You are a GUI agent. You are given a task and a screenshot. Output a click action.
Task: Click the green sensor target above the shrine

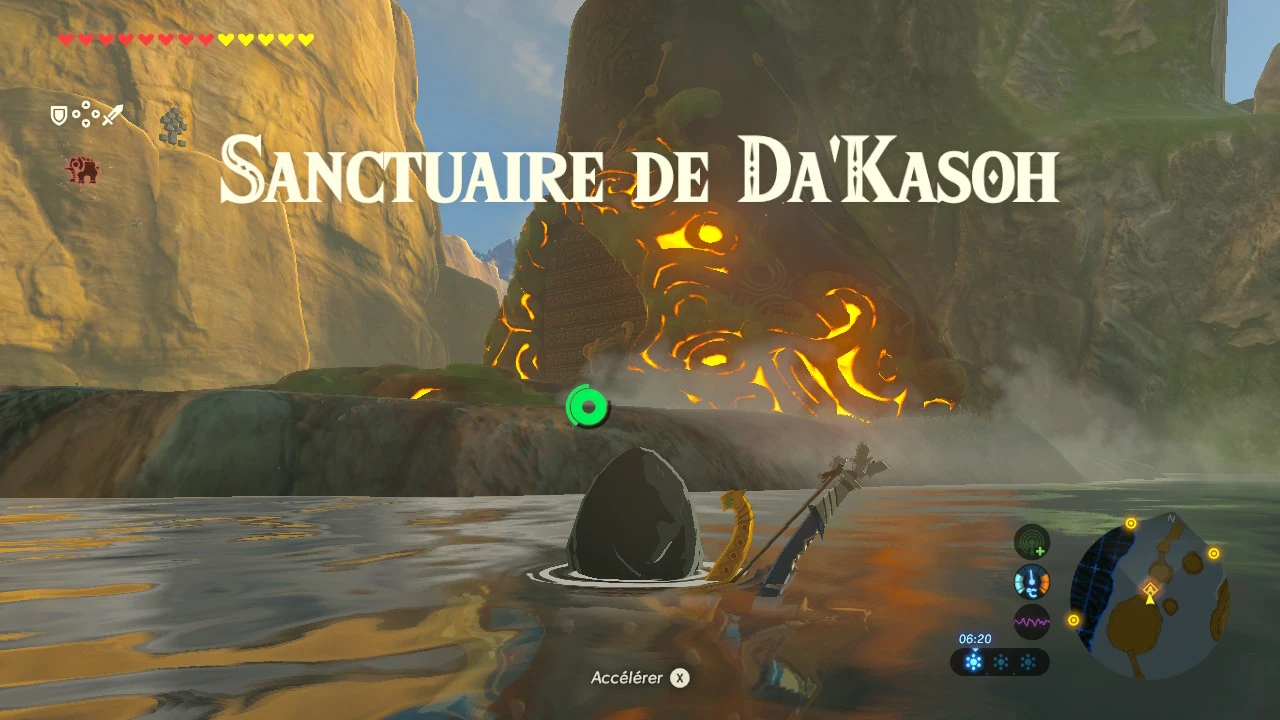588,407
